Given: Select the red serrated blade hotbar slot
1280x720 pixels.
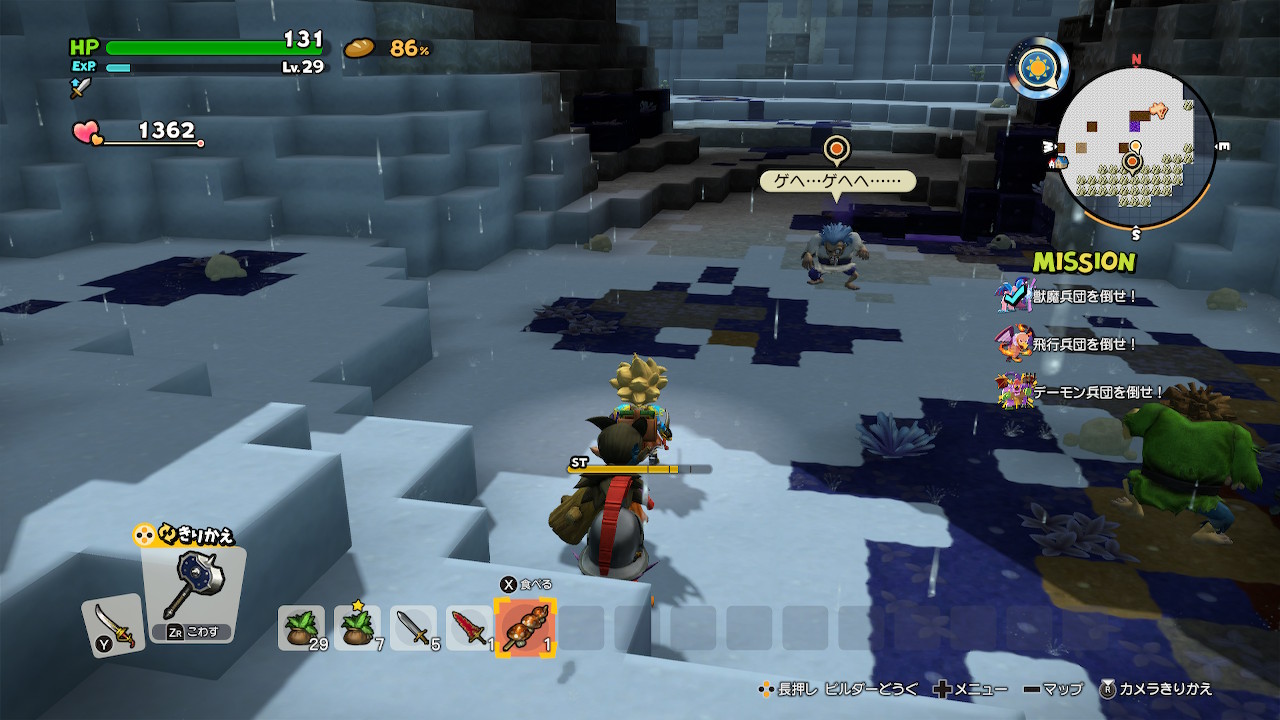Looking at the screenshot, I should [469, 627].
